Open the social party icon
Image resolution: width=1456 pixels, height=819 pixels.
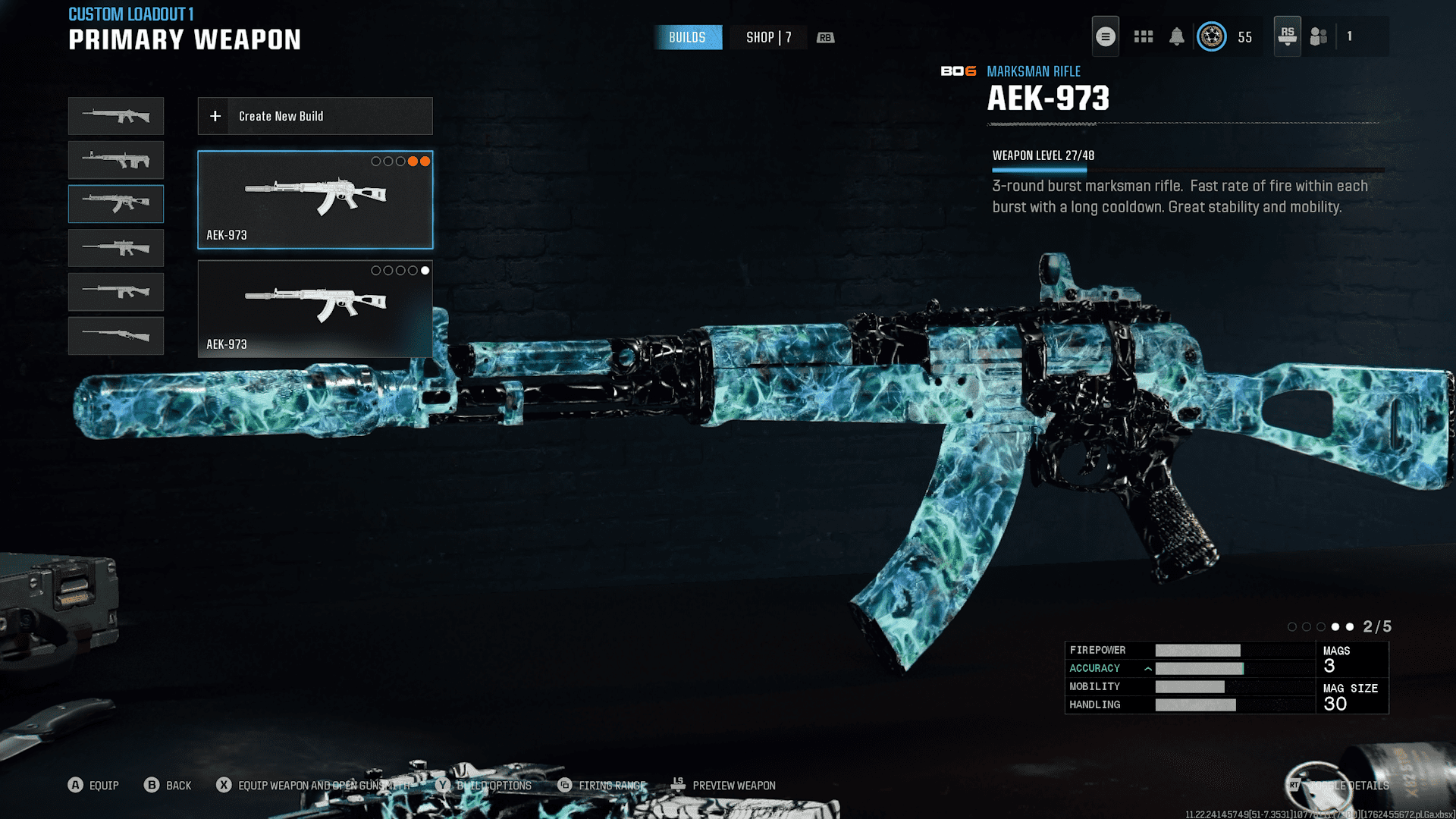[1319, 36]
